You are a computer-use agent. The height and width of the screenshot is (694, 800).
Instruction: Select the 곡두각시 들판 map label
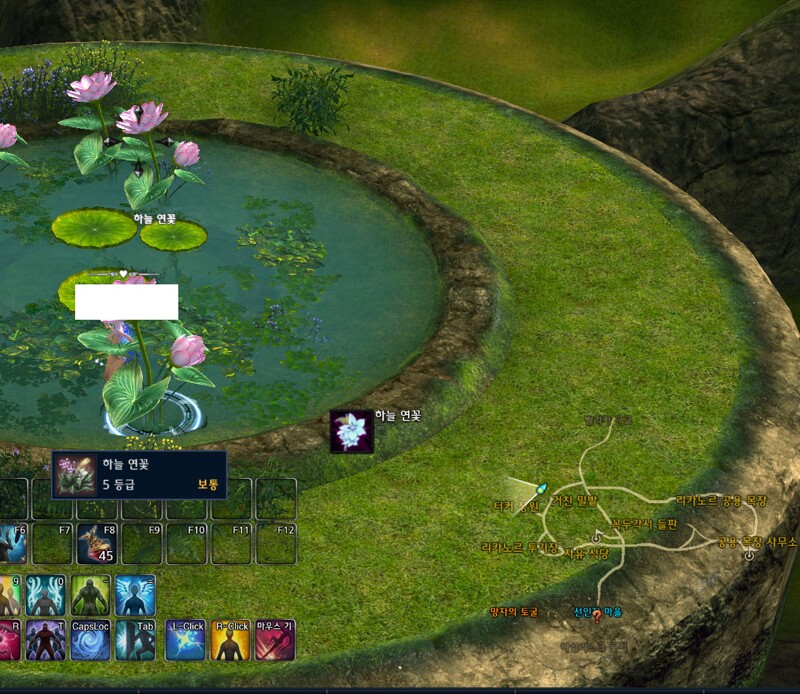645,523
